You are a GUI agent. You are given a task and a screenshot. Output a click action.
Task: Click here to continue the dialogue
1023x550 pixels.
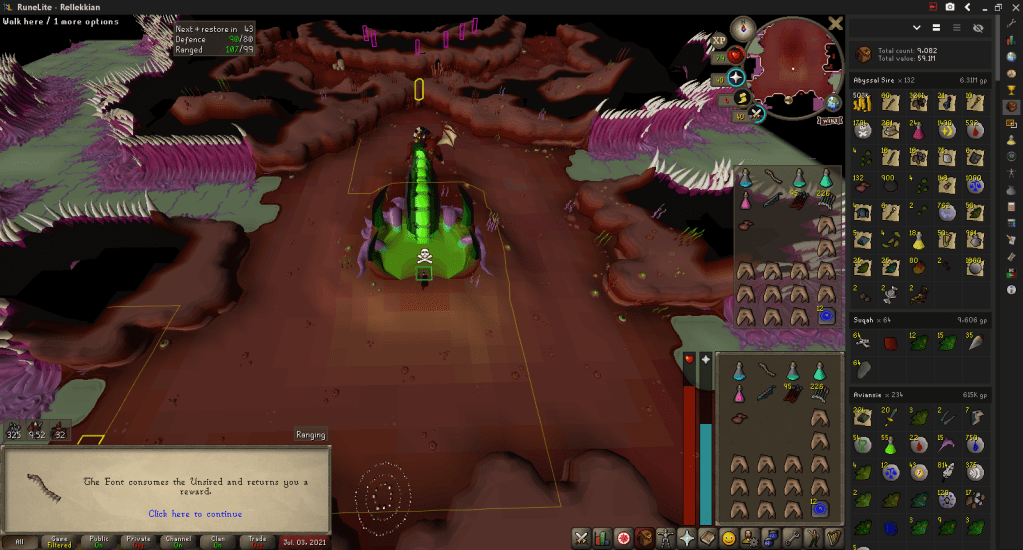pos(195,514)
